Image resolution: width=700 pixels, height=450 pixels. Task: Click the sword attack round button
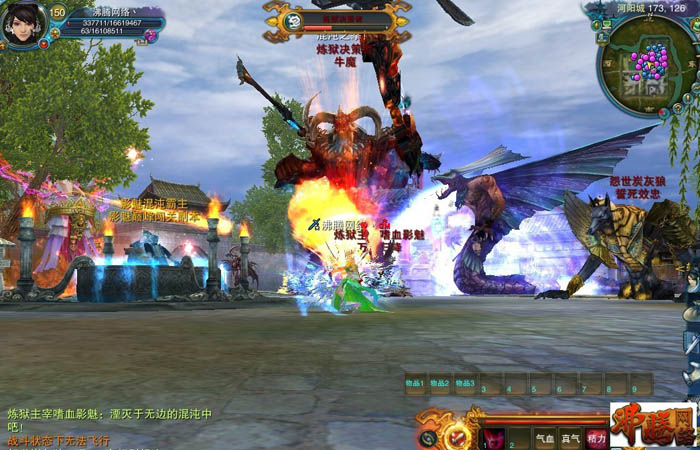[457, 437]
